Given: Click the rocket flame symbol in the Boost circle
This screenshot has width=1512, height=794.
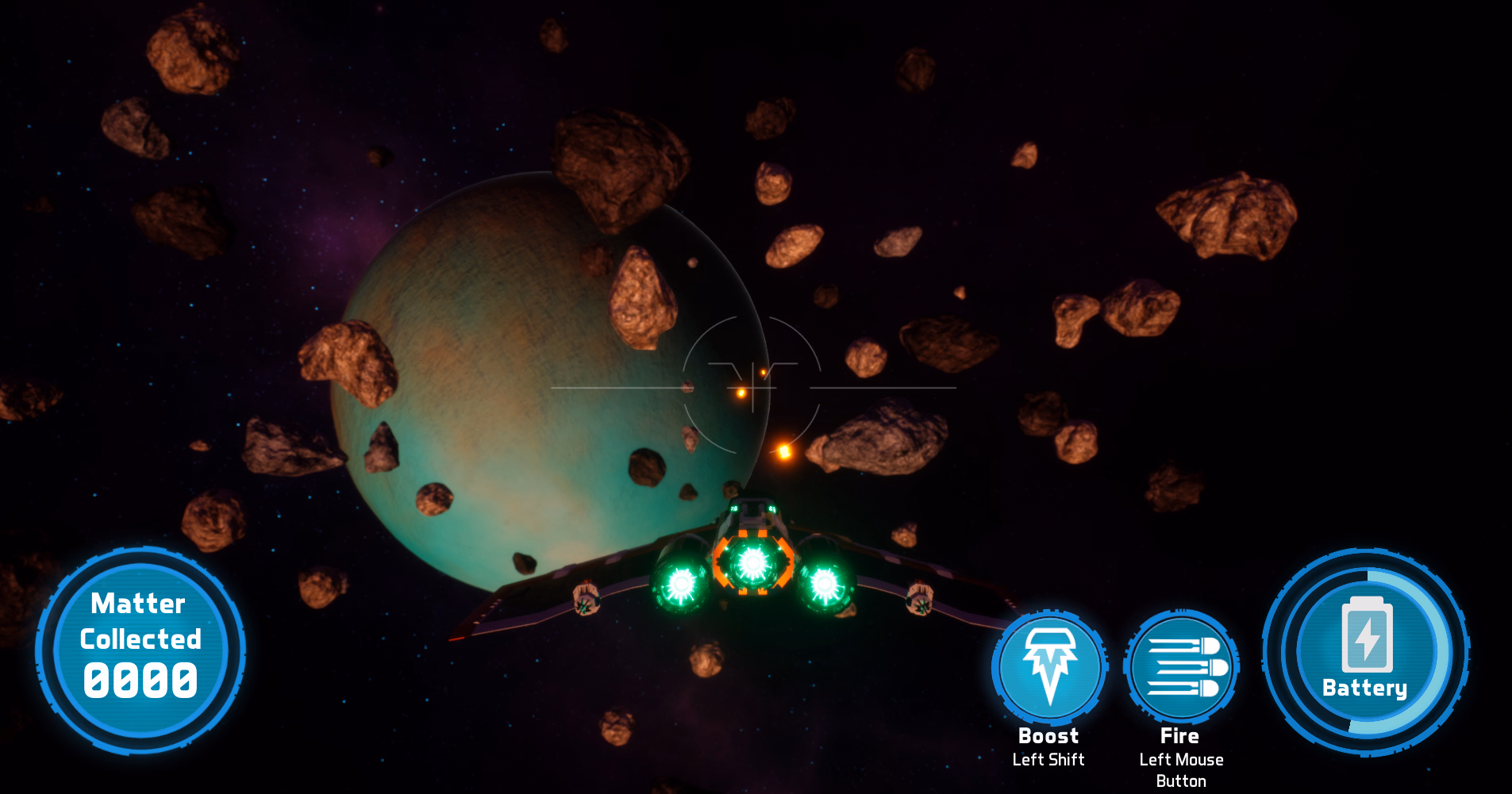Looking at the screenshot, I should click(1049, 666).
